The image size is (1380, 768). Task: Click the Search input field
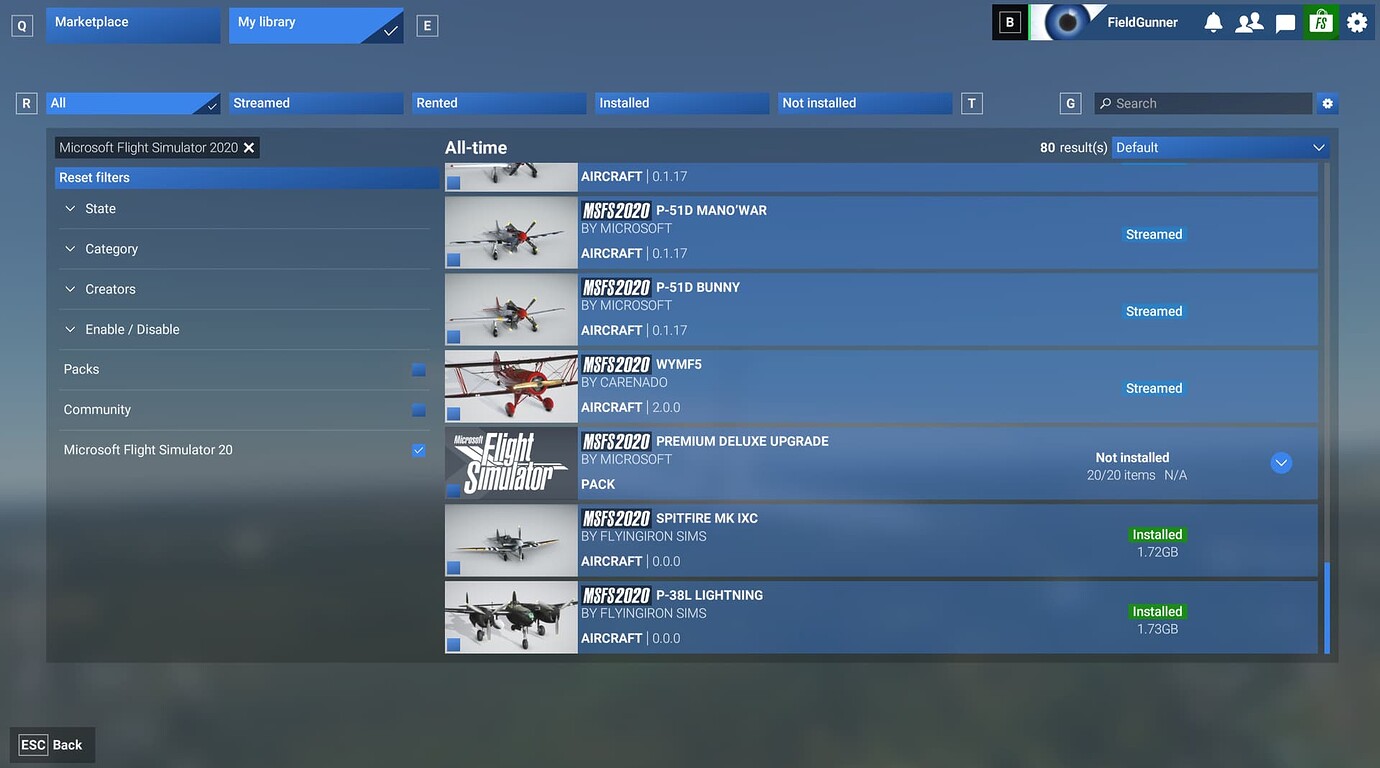1203,103
